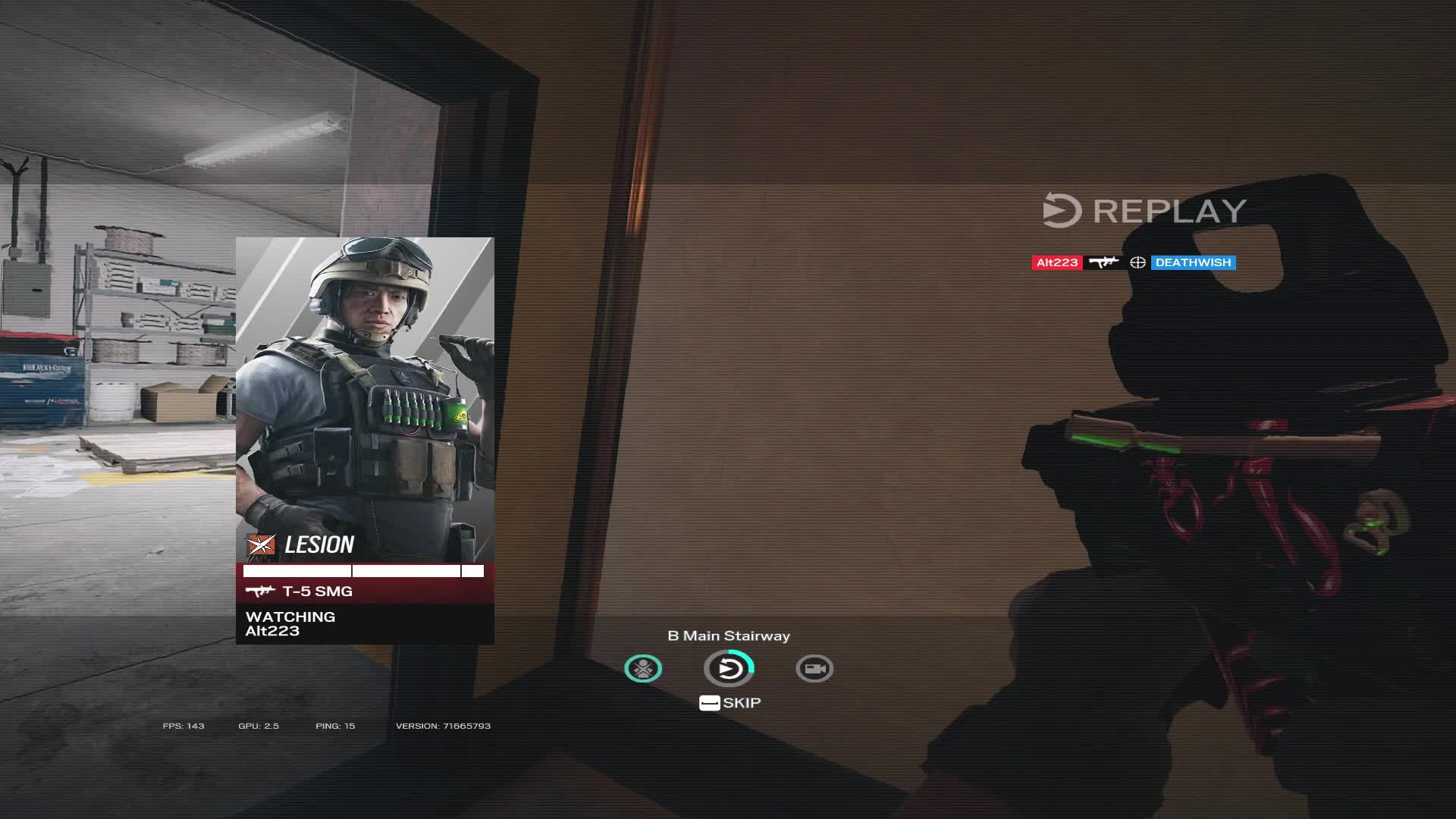Click the video camera replay mode icon
Viewport: 1456px width, 819px height.
(814, 668)
